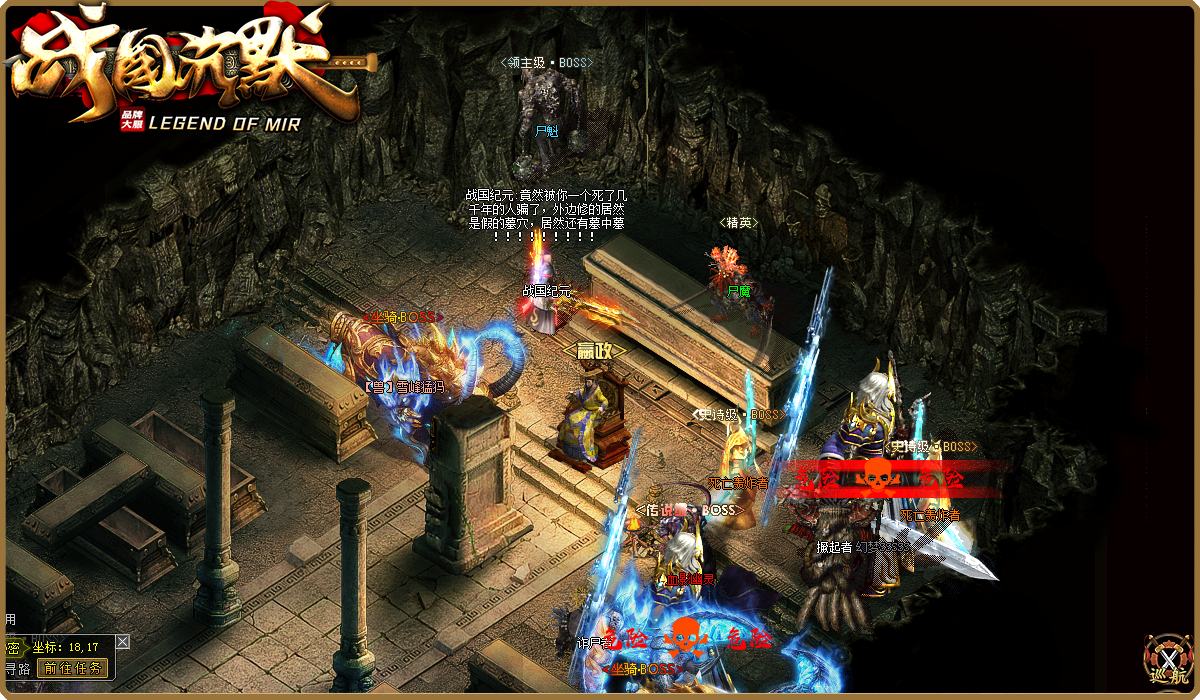This screenshot has height=700, width=1200.
Task: Click the 前往任务 go-to-quest button
Action: pyautogui.click(x=72, y=669)
